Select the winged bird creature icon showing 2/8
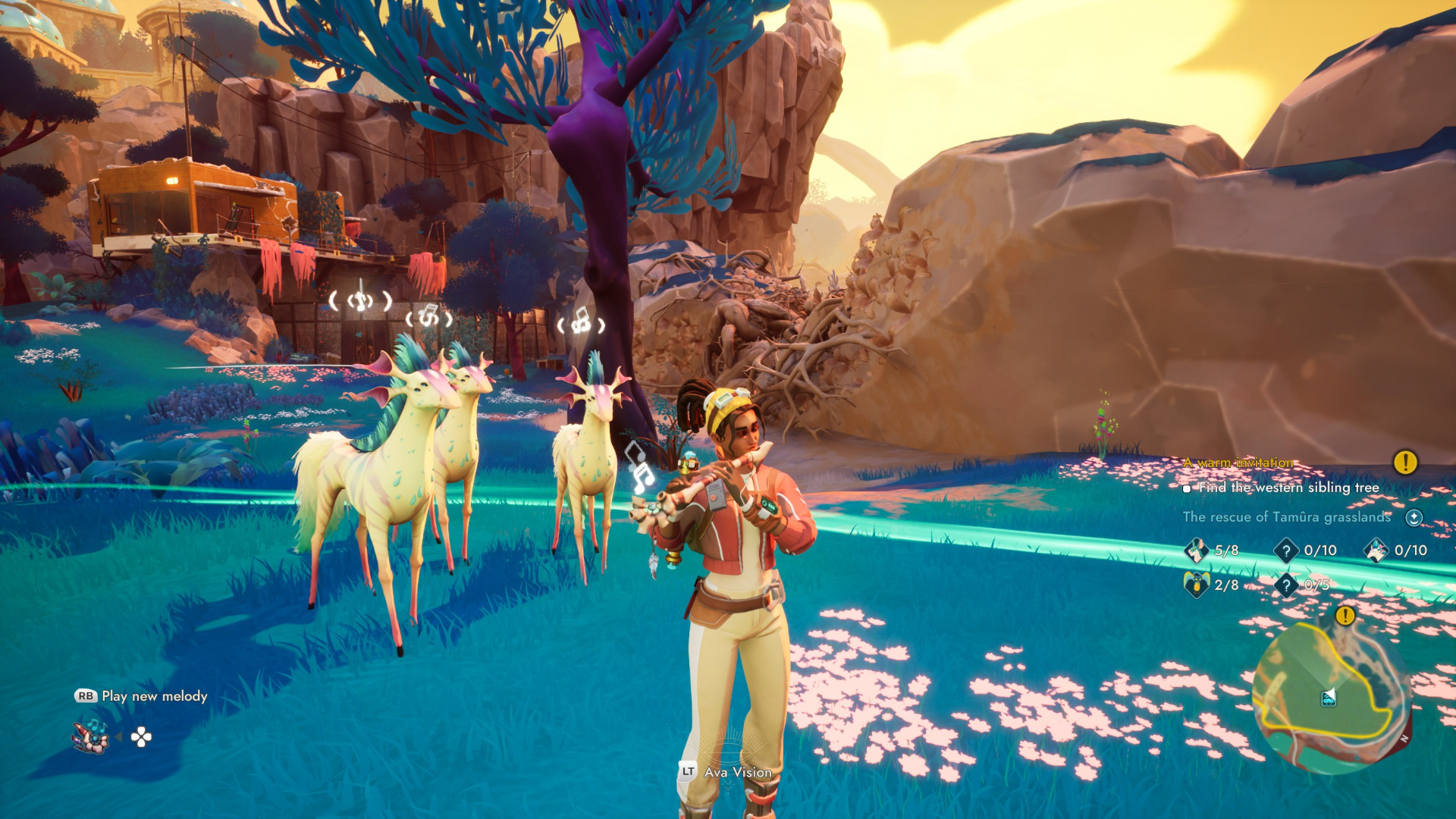Image resolution: width=1456 pixels, height=819 pixels. click(1197, 585)
